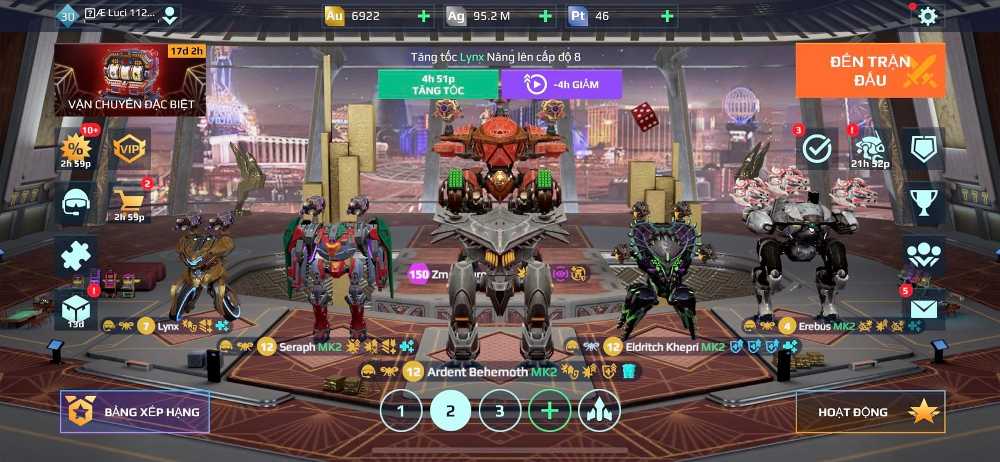Image resolution: width=1000 pixels, height=462 pixels.
Task: Add a new hangar deck
Action: 549,410
